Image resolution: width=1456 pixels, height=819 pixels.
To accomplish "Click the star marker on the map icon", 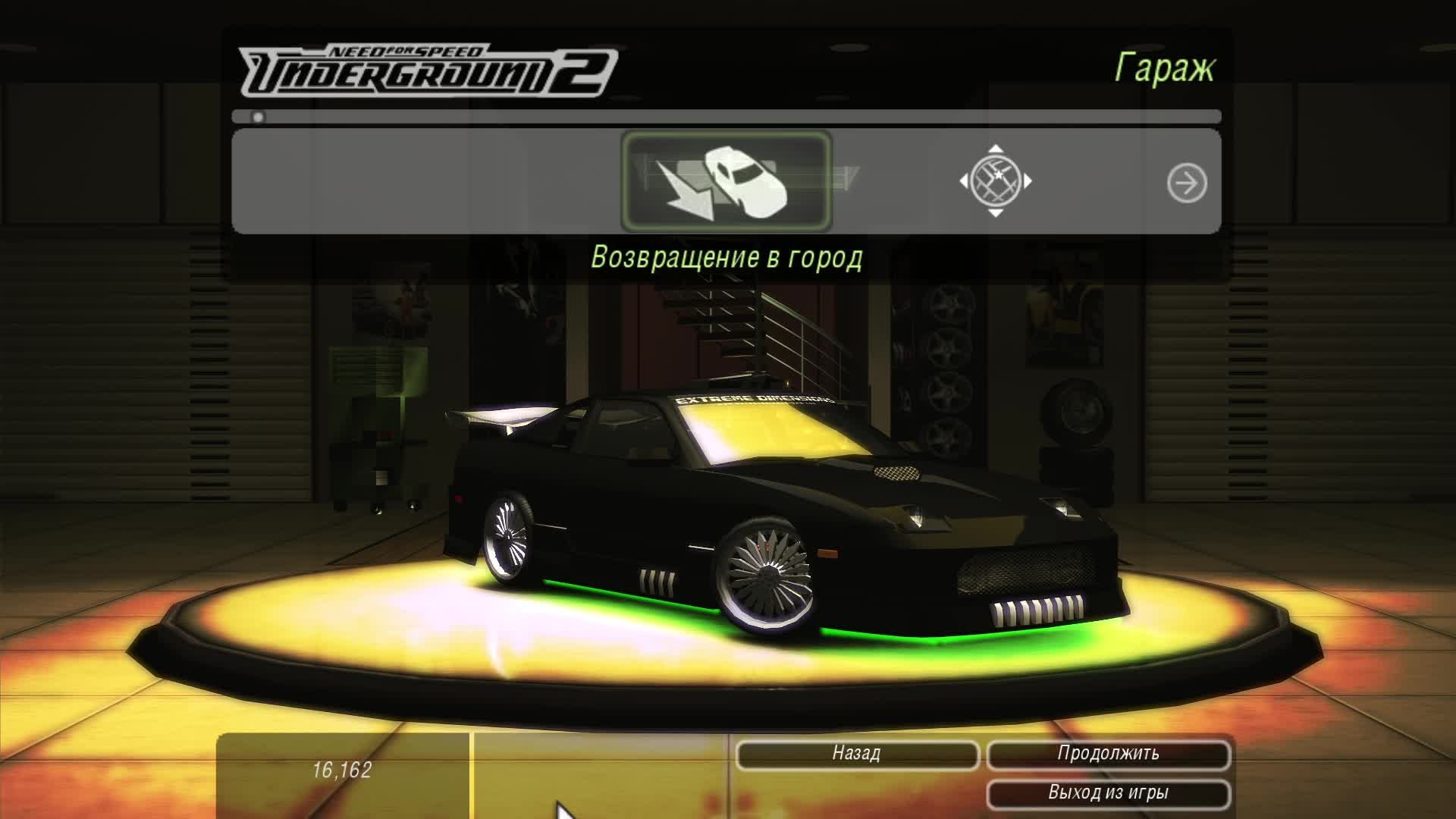I will click(x=999, y=174).
